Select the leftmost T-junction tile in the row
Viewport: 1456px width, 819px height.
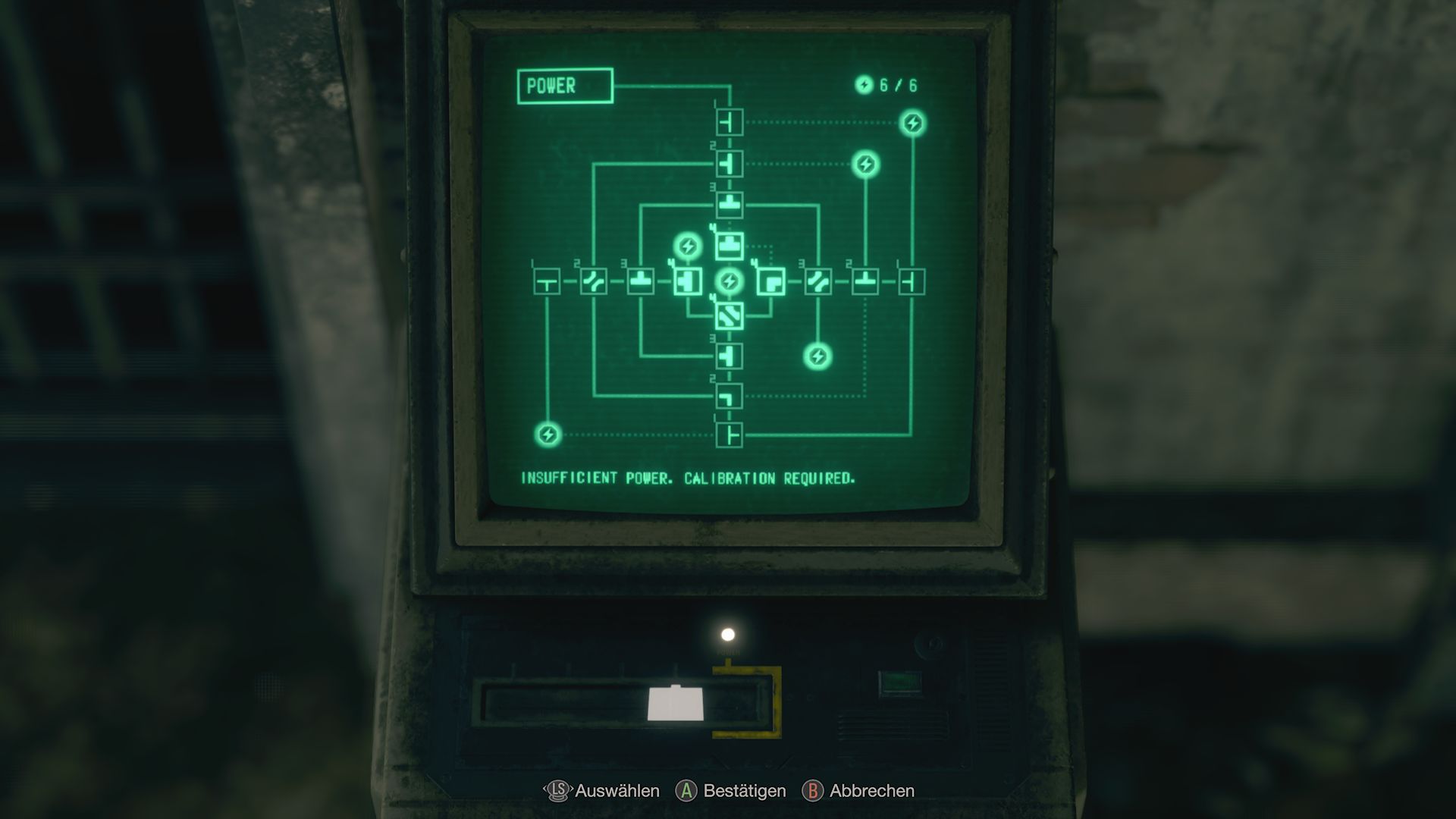[x=548, y=282]
